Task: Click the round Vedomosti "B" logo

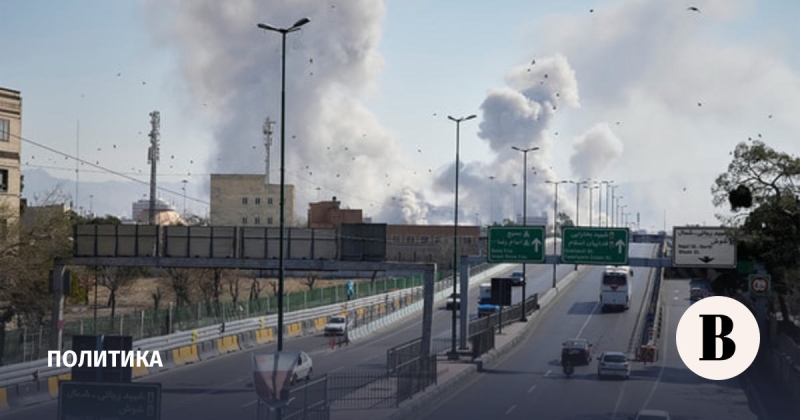Action: (717, 338)
